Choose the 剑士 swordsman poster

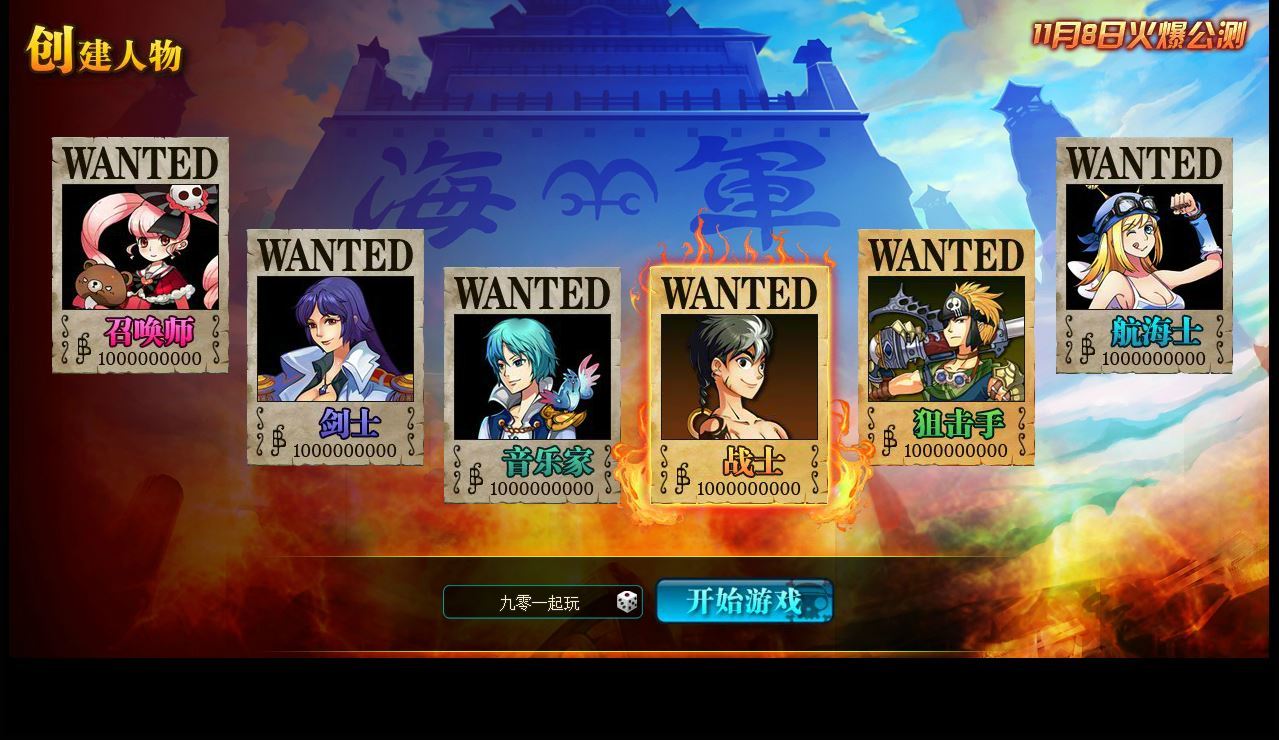pyautogui.click(x=335, y=347)
